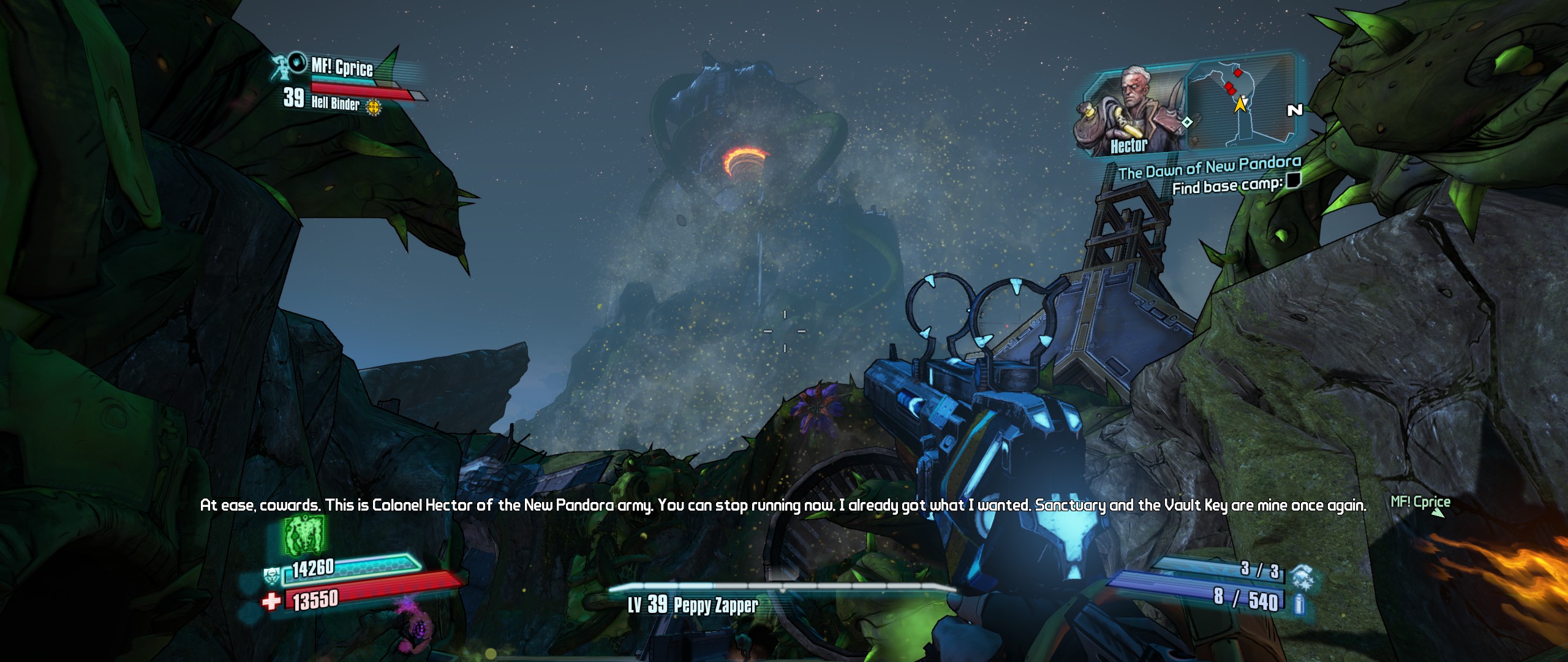The width and height of the screenshot is (1568, 662).
Task: Select teammate MF! Cprice's nameplate
Action: (x=342, y=66)
